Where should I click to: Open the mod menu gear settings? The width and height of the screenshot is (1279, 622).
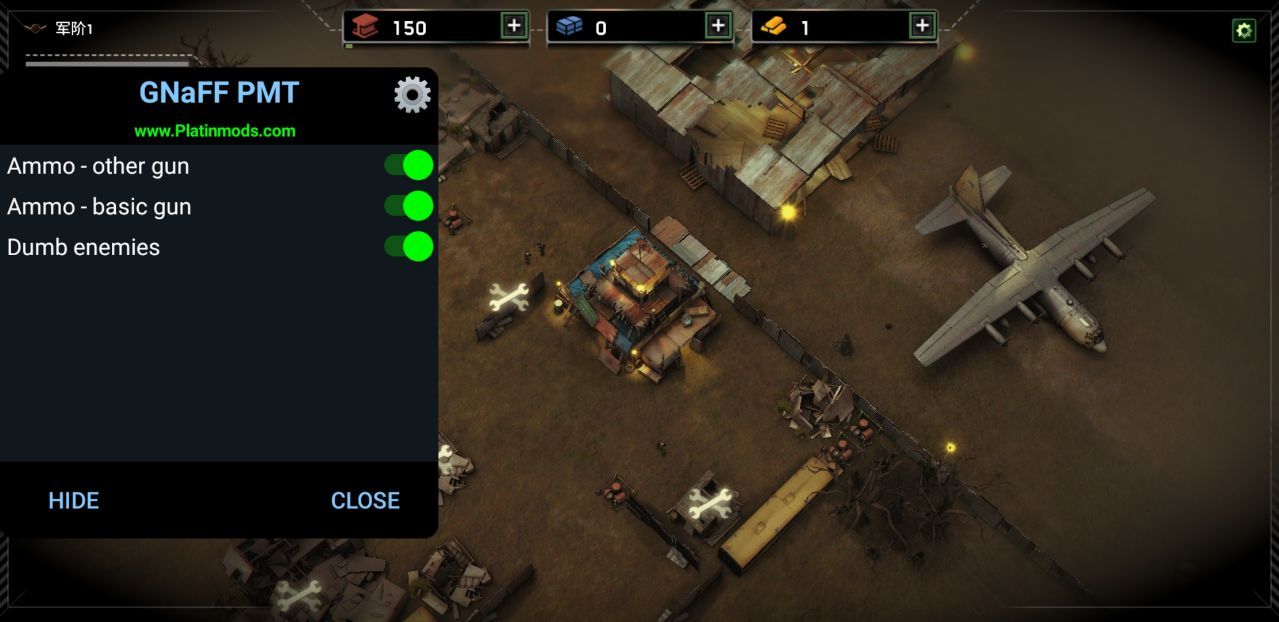pos(412,95)
